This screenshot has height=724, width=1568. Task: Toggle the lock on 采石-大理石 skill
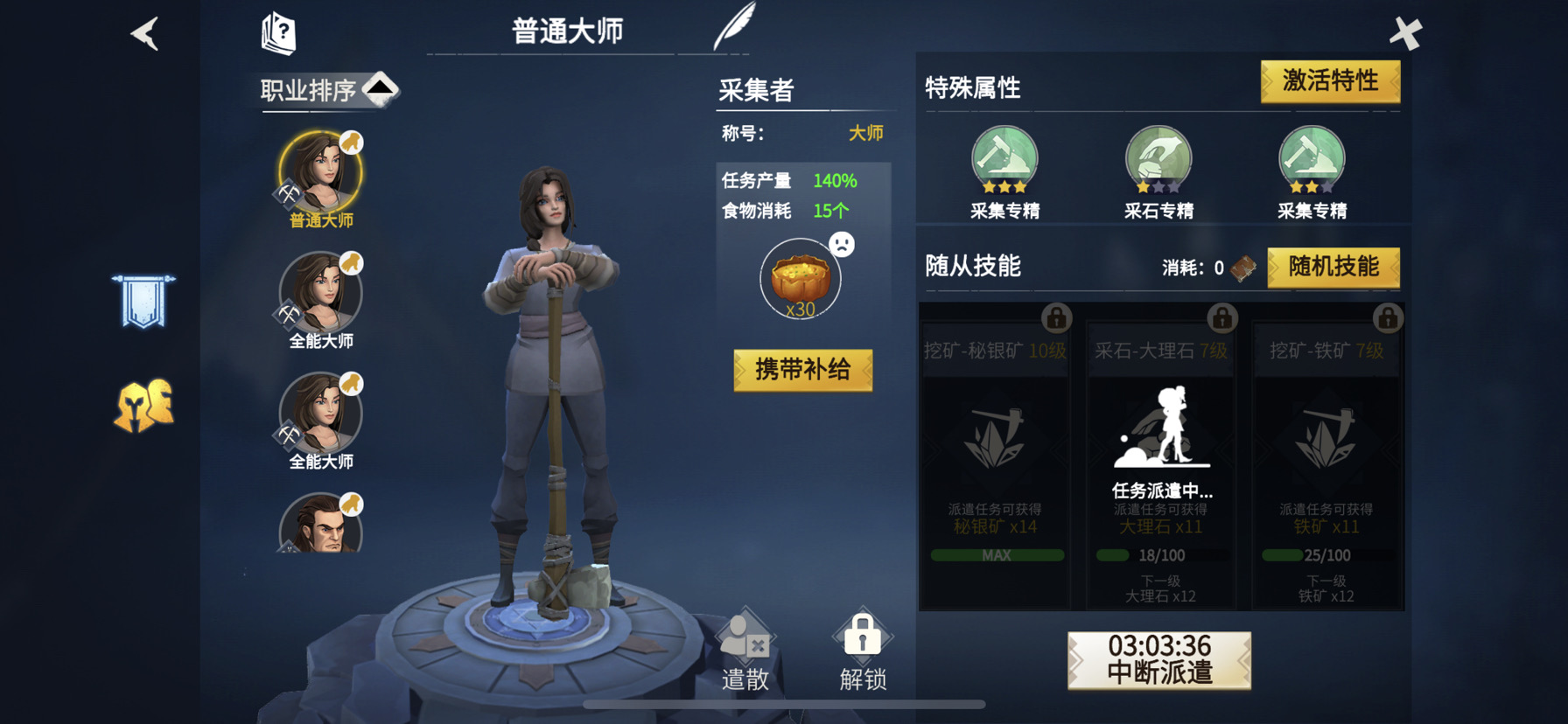click(x=1221, y=319)
